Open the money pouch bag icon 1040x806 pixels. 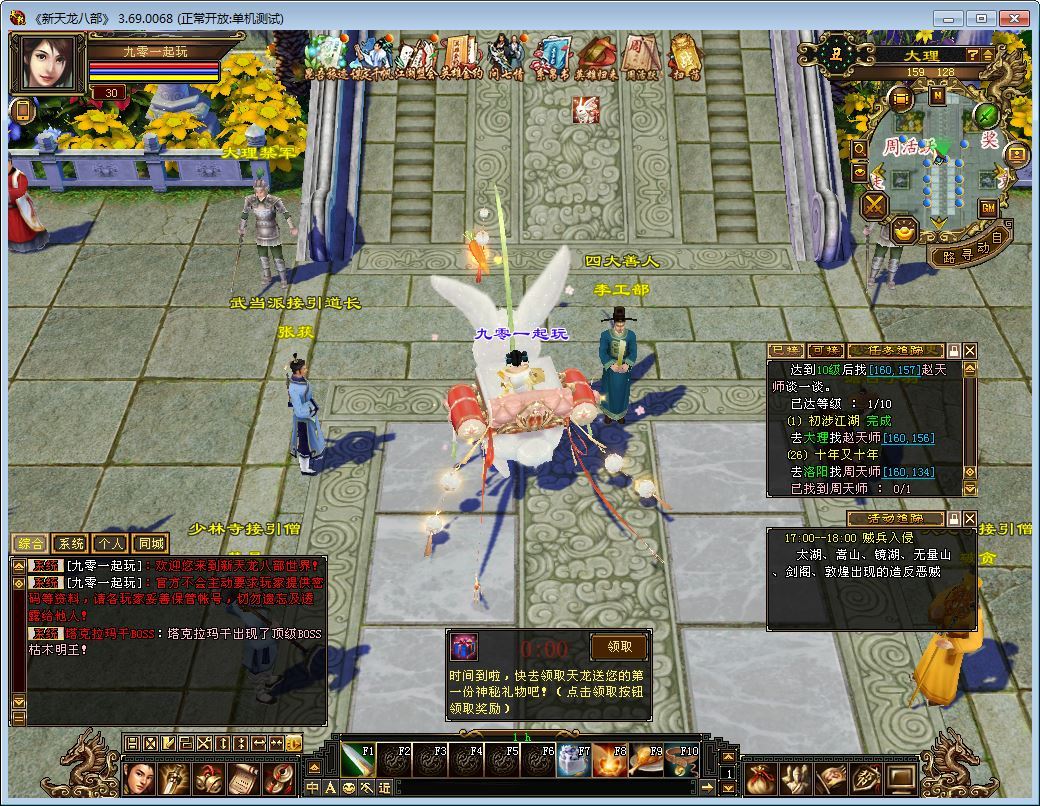click(x=760, y=778)
